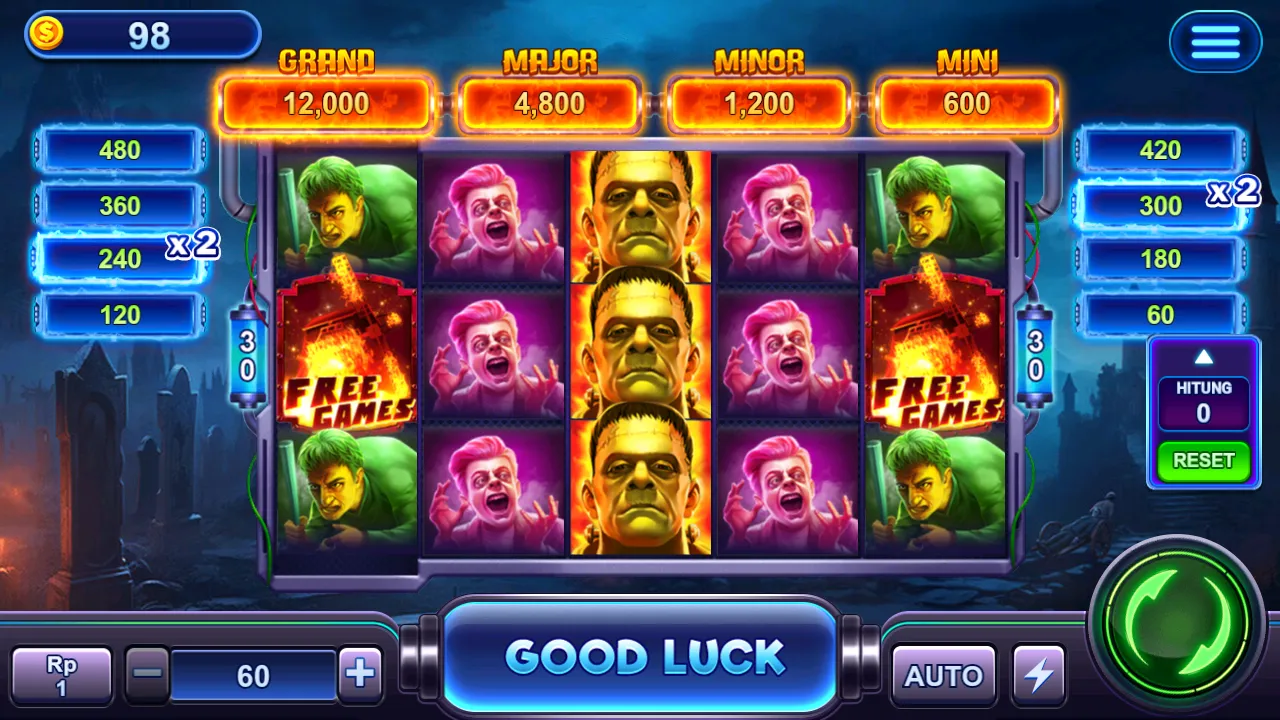Toggle the 300 x2 prize slot on the right

(x=1160, y=205)
